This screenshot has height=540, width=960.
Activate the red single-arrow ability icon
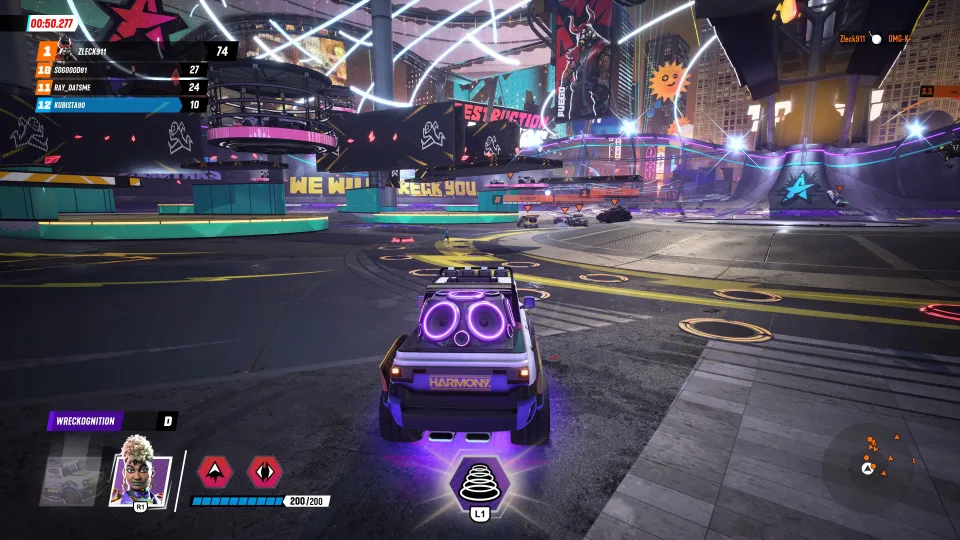pyautogui.click(x=215, y=471)
